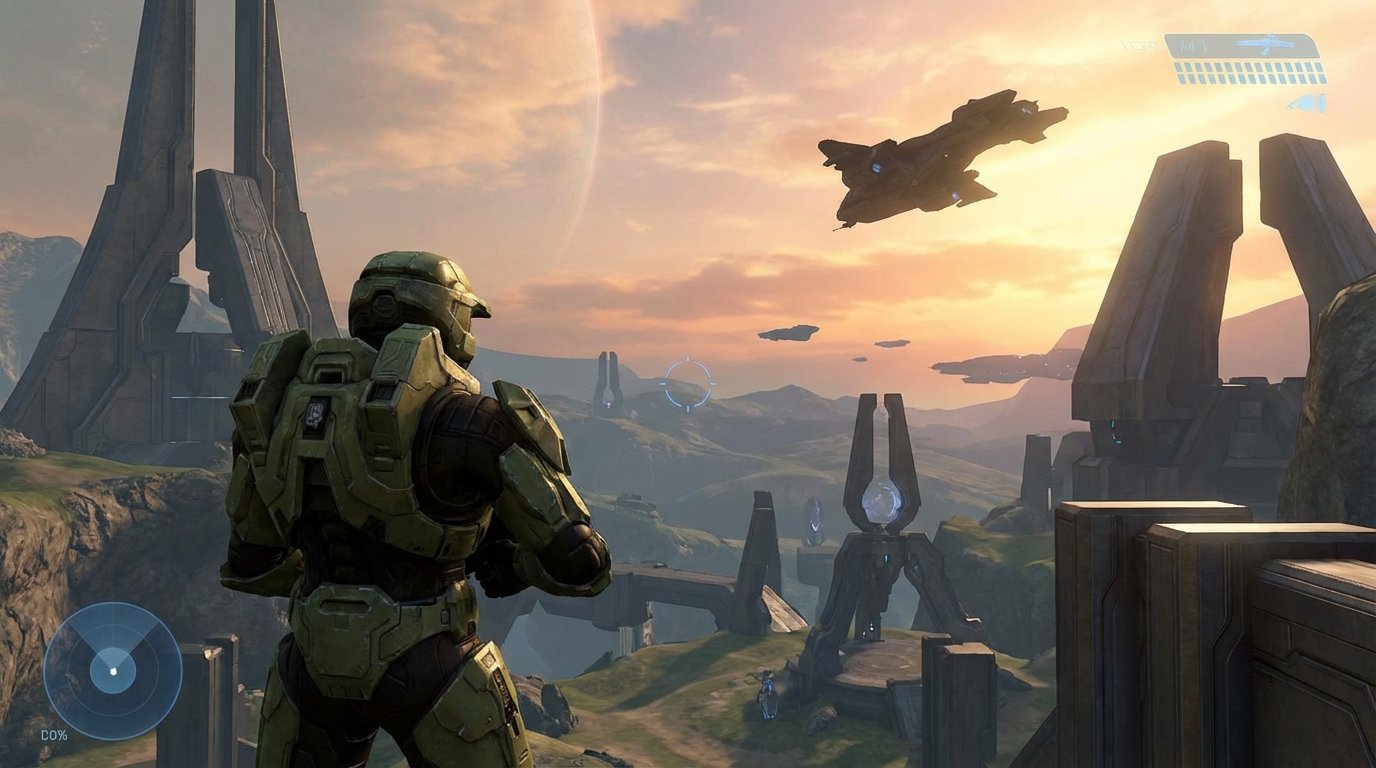Click the percentage readout beside the radar
The width and height of the screenshot is (1376, 768).
point(54,735)
